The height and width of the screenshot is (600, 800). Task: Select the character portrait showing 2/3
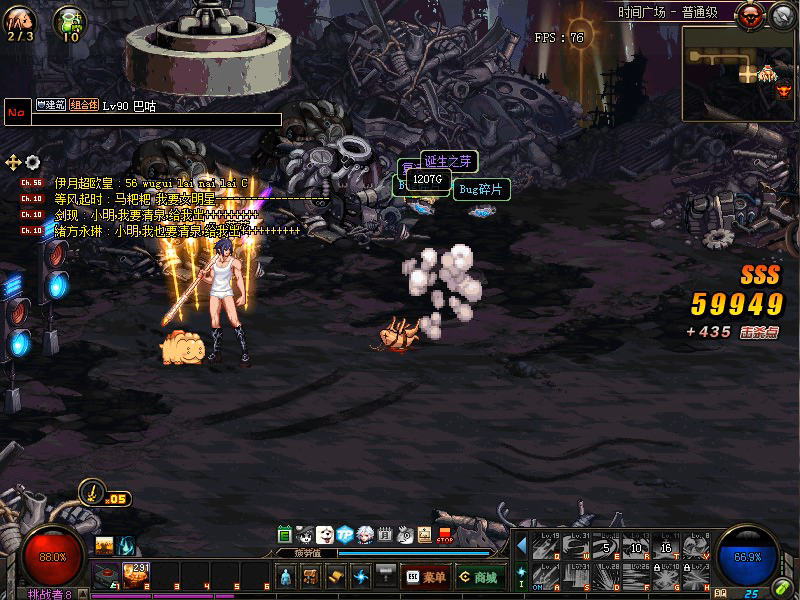(x=20, y=20)
